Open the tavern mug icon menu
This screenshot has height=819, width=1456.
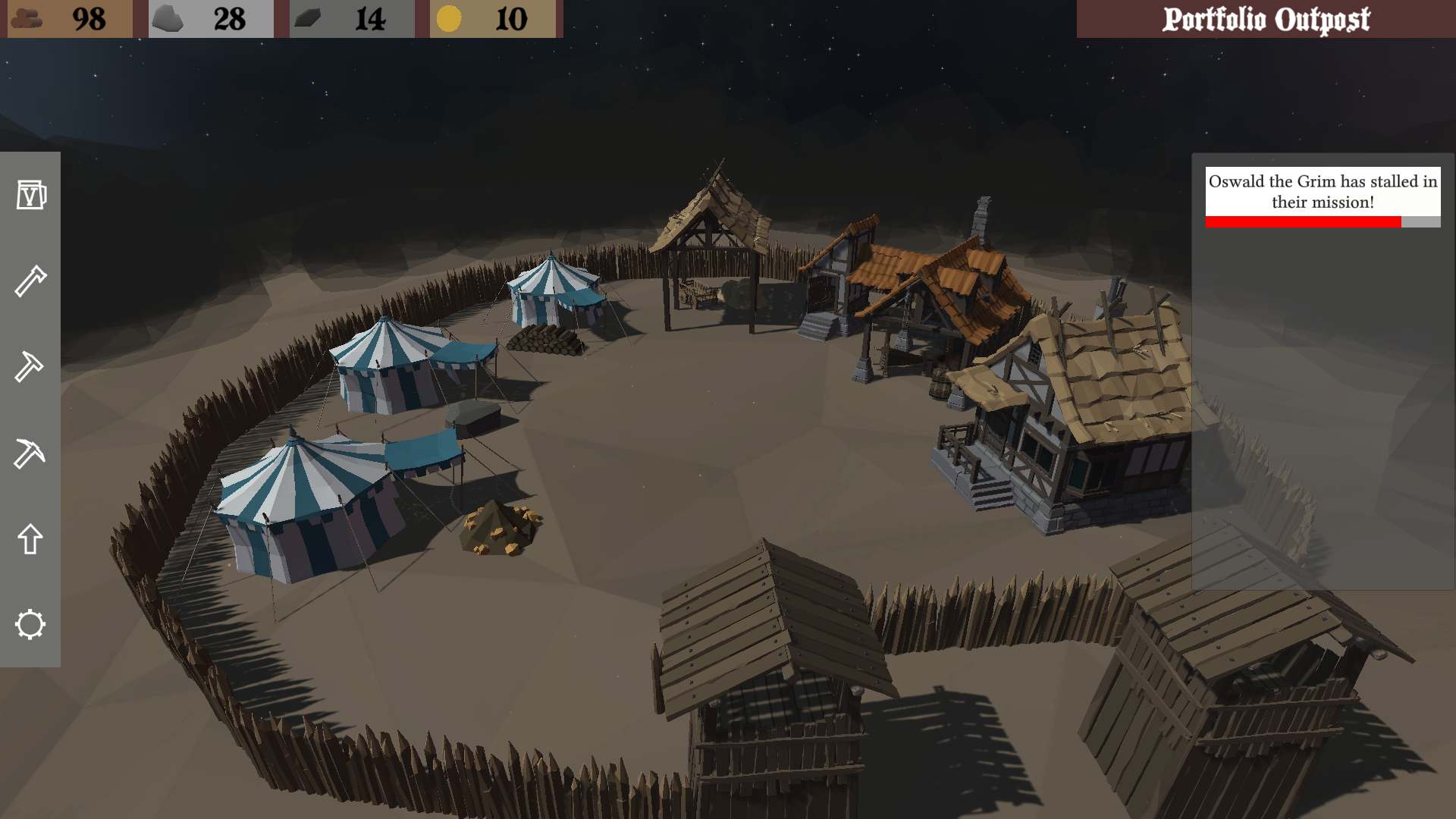(30, 195)
